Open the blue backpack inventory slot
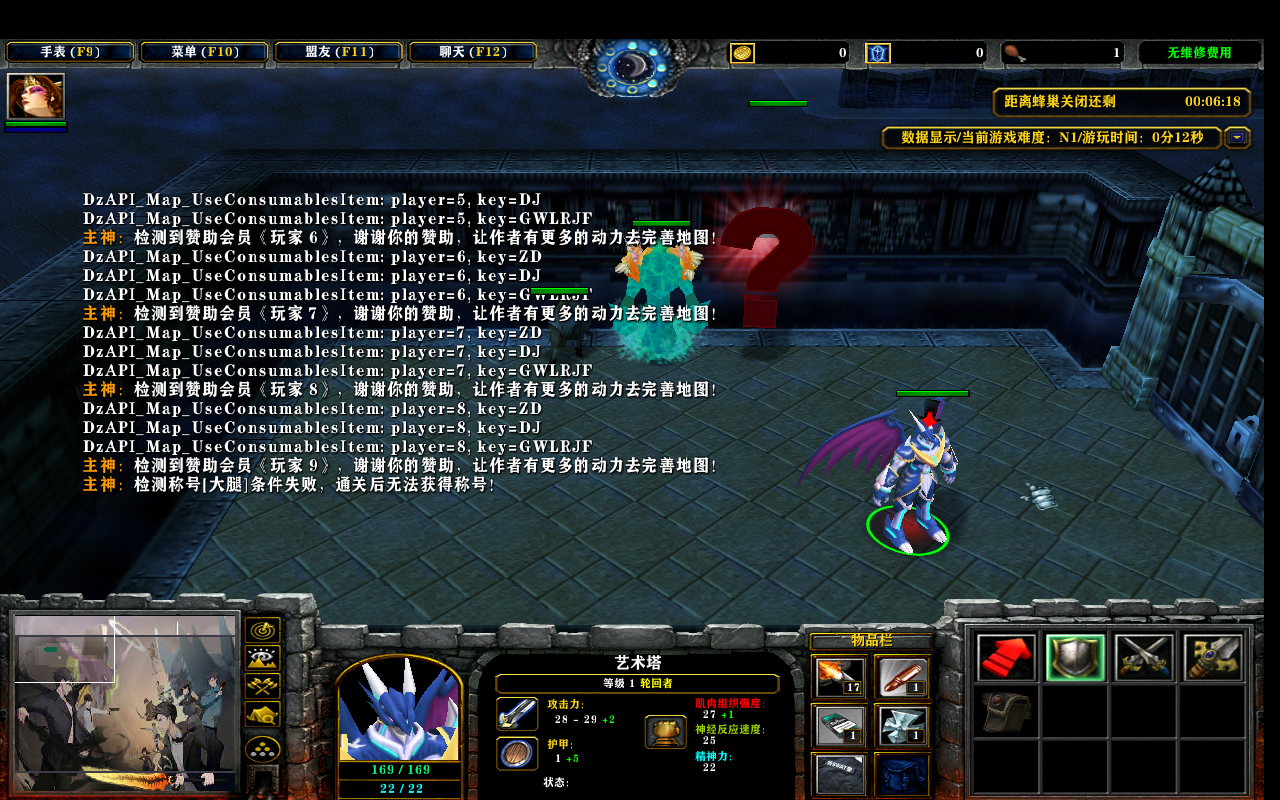1280x800 pixels. [904, 777]
